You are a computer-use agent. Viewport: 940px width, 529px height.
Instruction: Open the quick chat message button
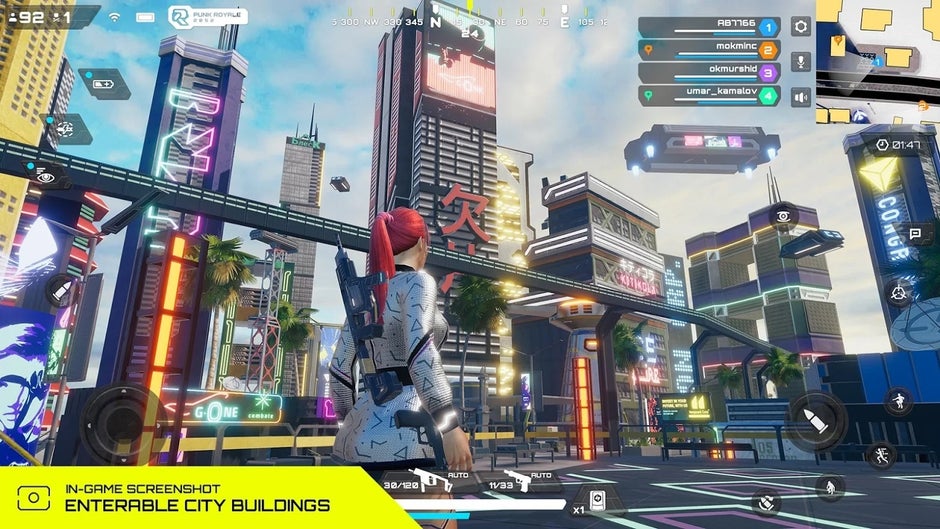pos(915,233)
